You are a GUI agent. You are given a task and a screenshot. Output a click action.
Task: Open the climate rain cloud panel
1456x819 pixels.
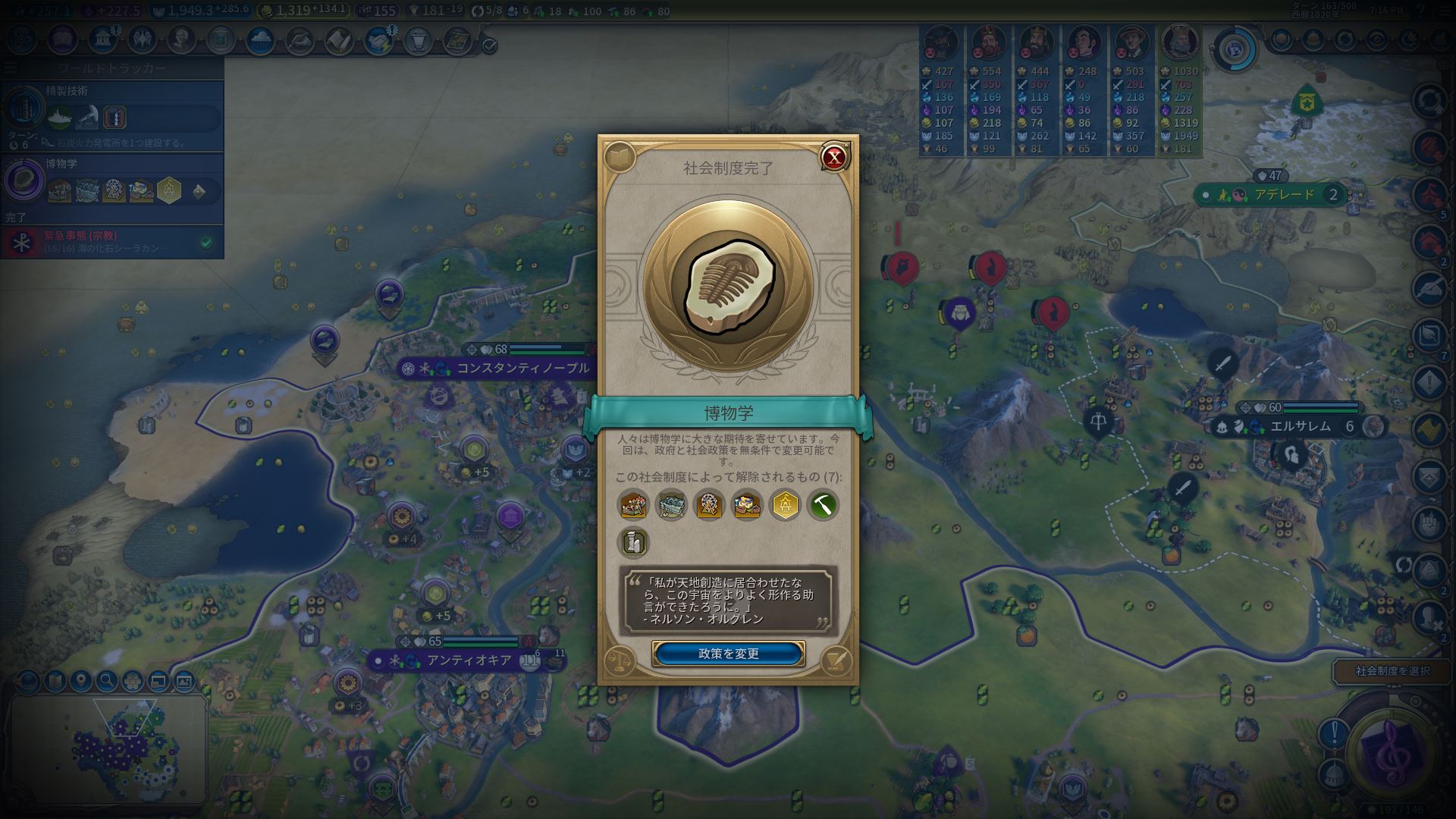260,39
